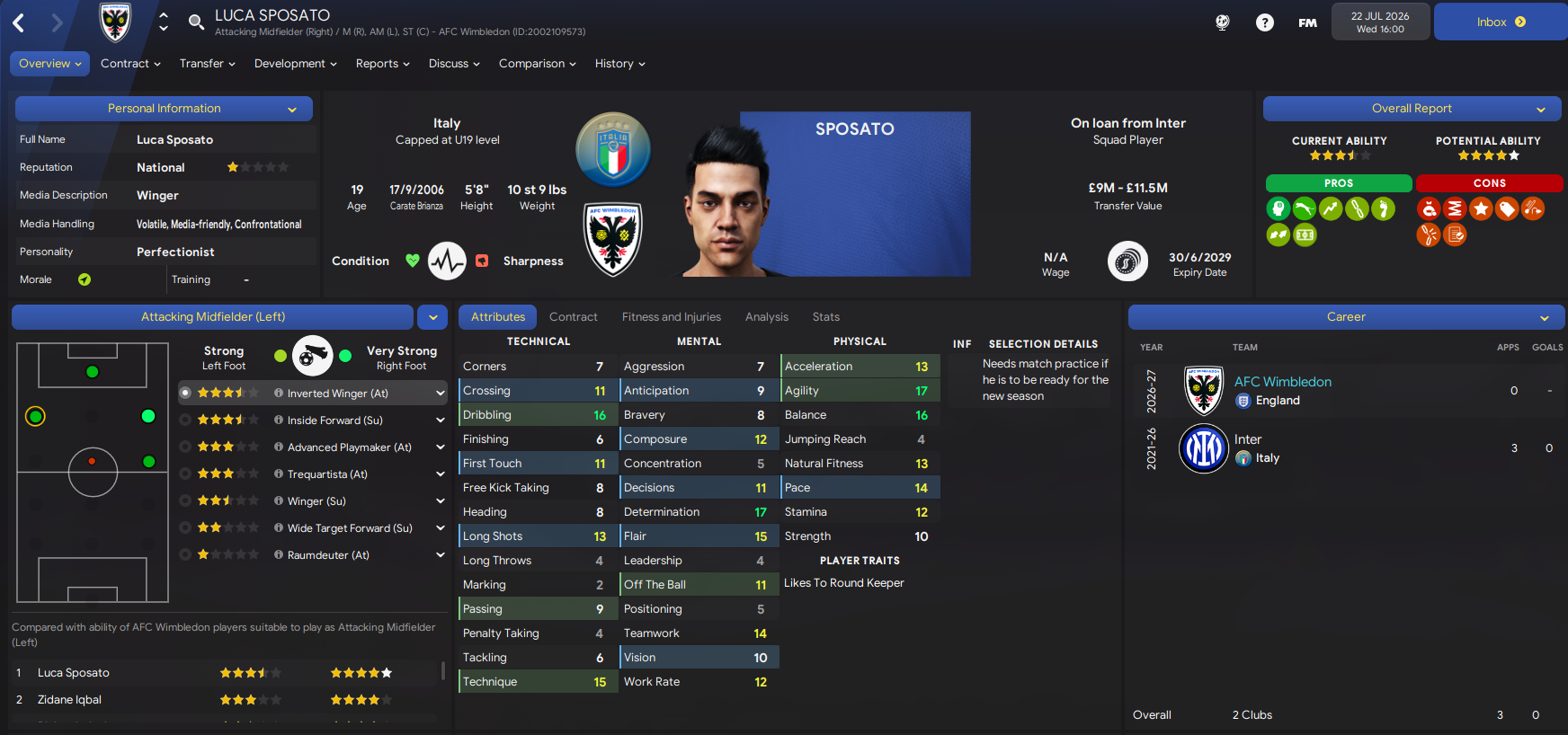Open the Comparison menu
This screenshot has width=1568, height=735.
[x=537, y=64]
